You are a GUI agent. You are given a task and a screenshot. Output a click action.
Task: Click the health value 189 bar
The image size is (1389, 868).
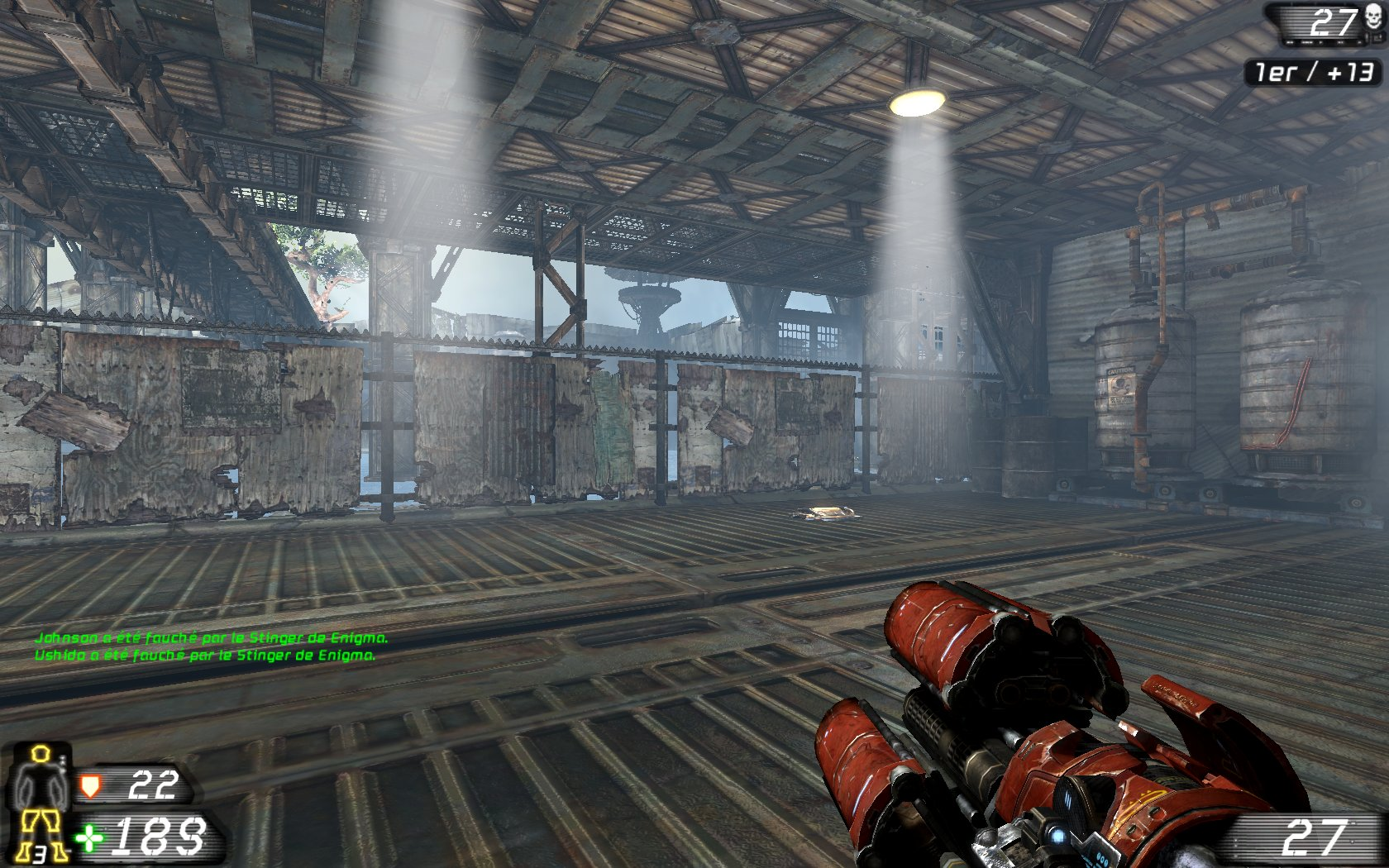click(160, 837)
